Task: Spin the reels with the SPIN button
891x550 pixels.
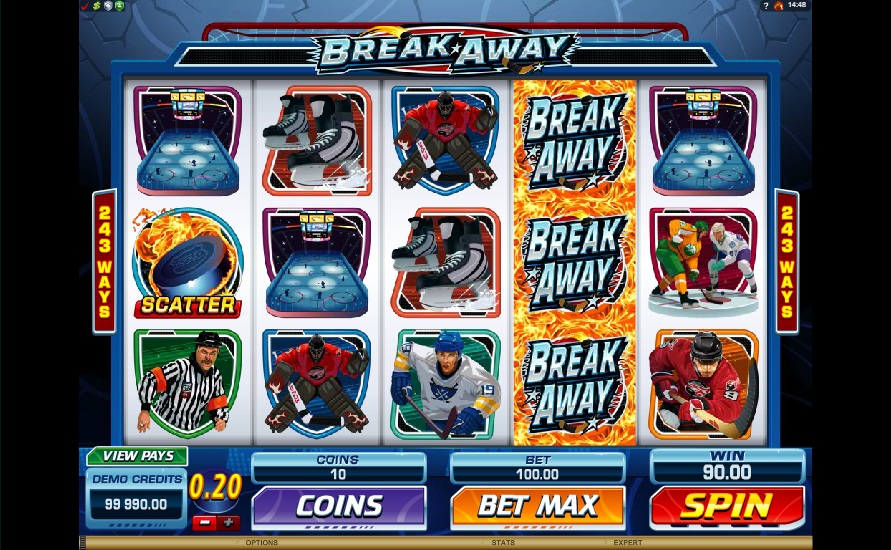Action: 727,506
